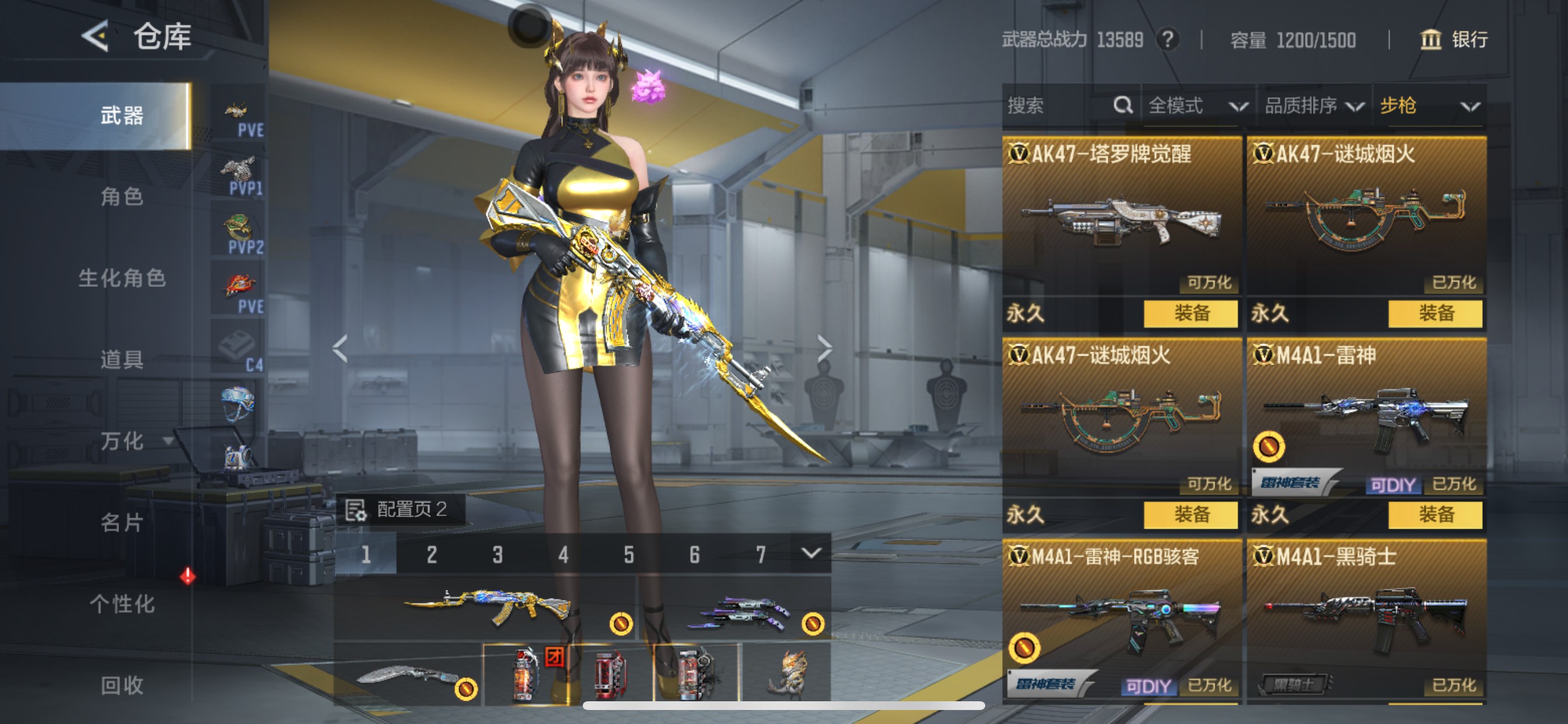This screenshot has height=724, width=1568.
Task: Equip the M4A1-雷神 with 装备 button
Action: [x=1436, y=515]
